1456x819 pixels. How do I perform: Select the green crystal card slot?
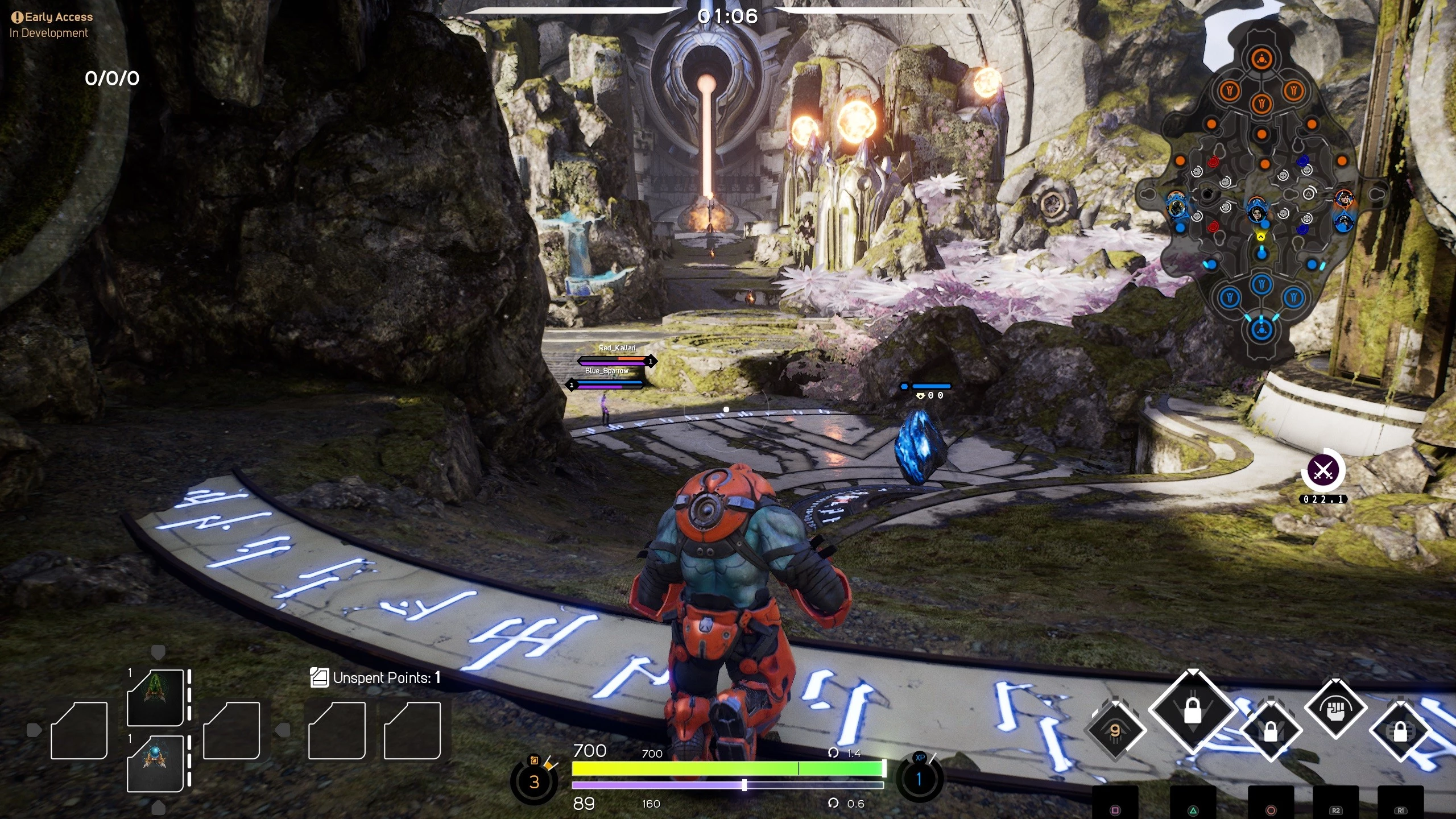point(155,697)
